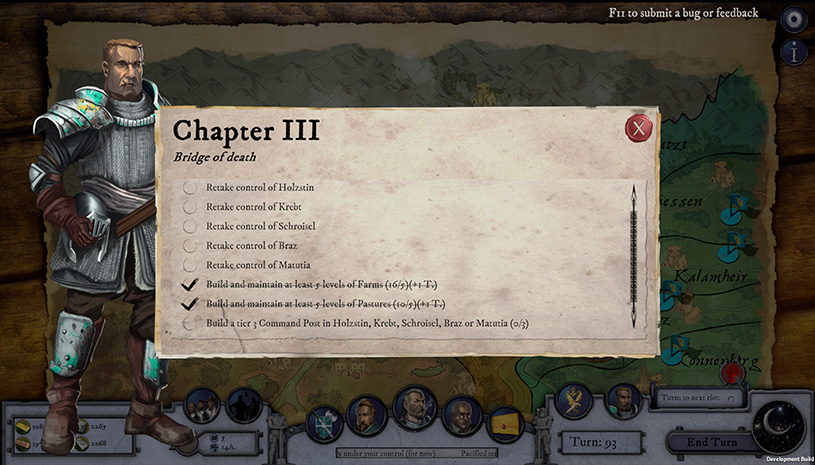Click the dark silhouette portrait icon
The height and width of the screenshot is (465, 815).
244,406
